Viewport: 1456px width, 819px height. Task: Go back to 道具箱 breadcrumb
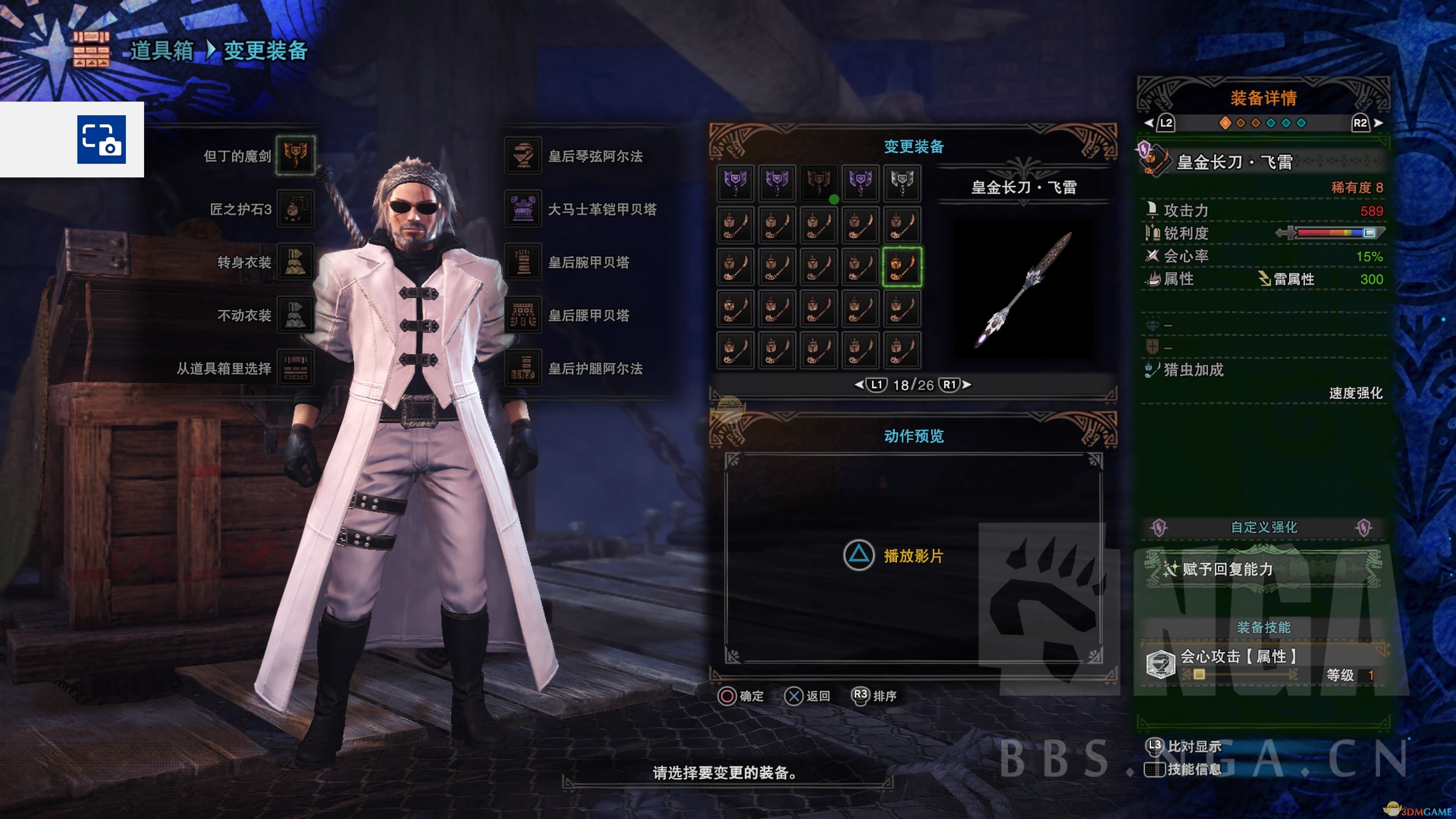[162, 51]
